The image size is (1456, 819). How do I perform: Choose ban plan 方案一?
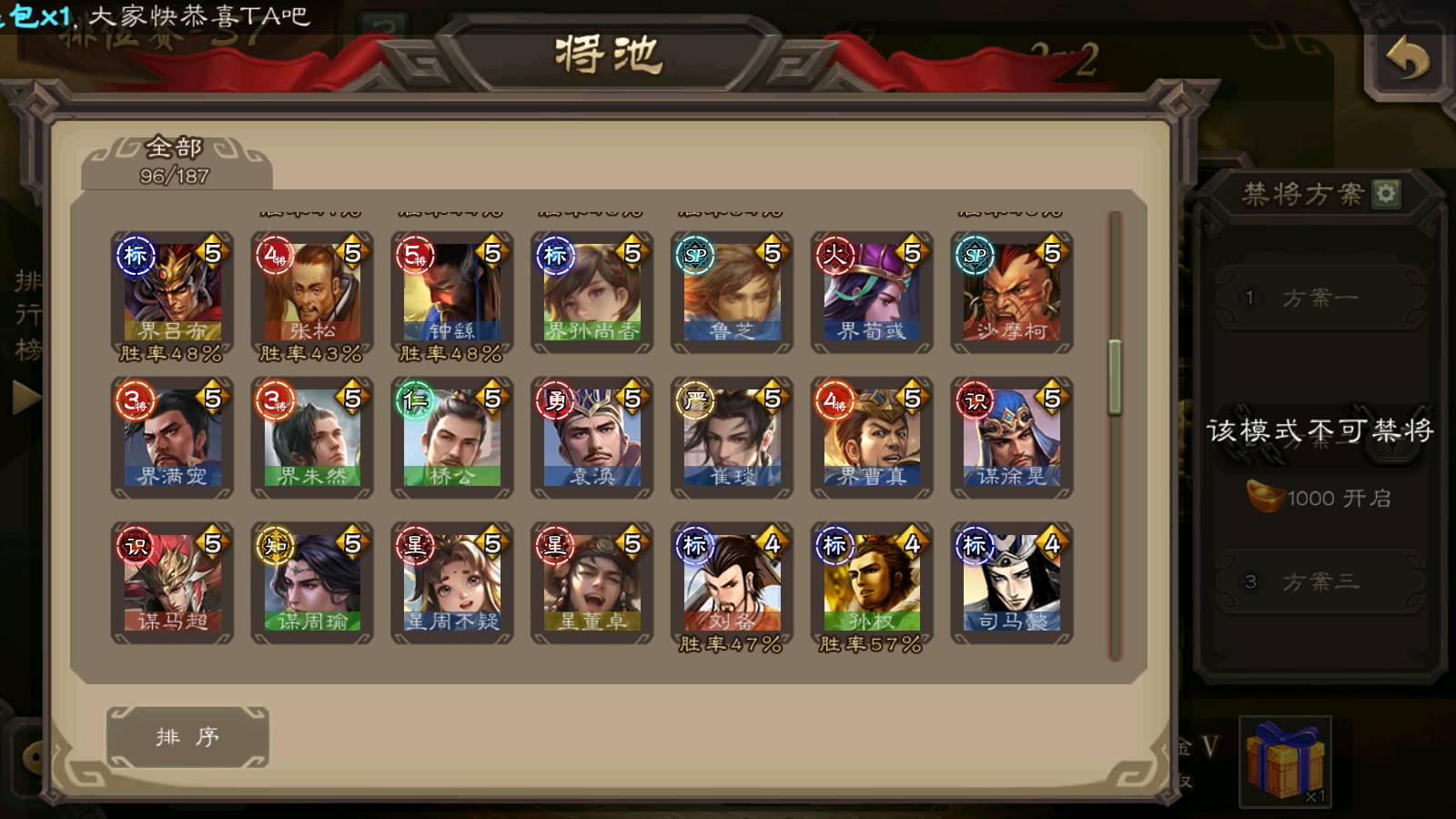1319,298
